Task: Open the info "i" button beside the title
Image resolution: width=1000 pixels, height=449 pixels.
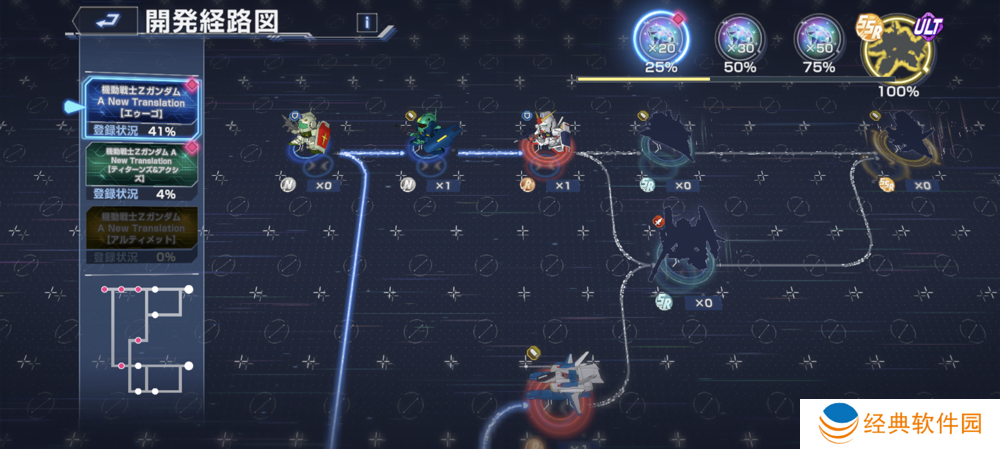Action: tap(367, 22)
